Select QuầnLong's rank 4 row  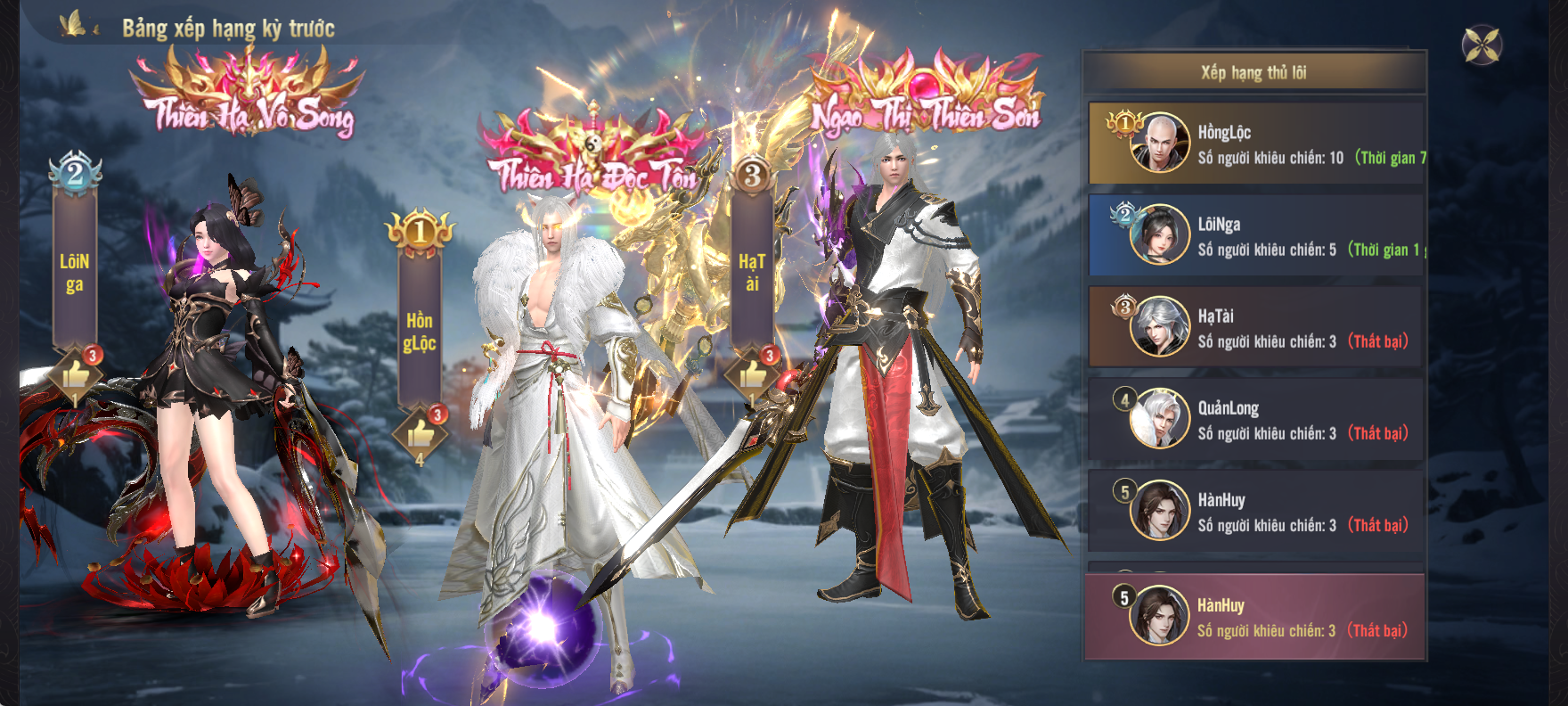(1256, 420)
